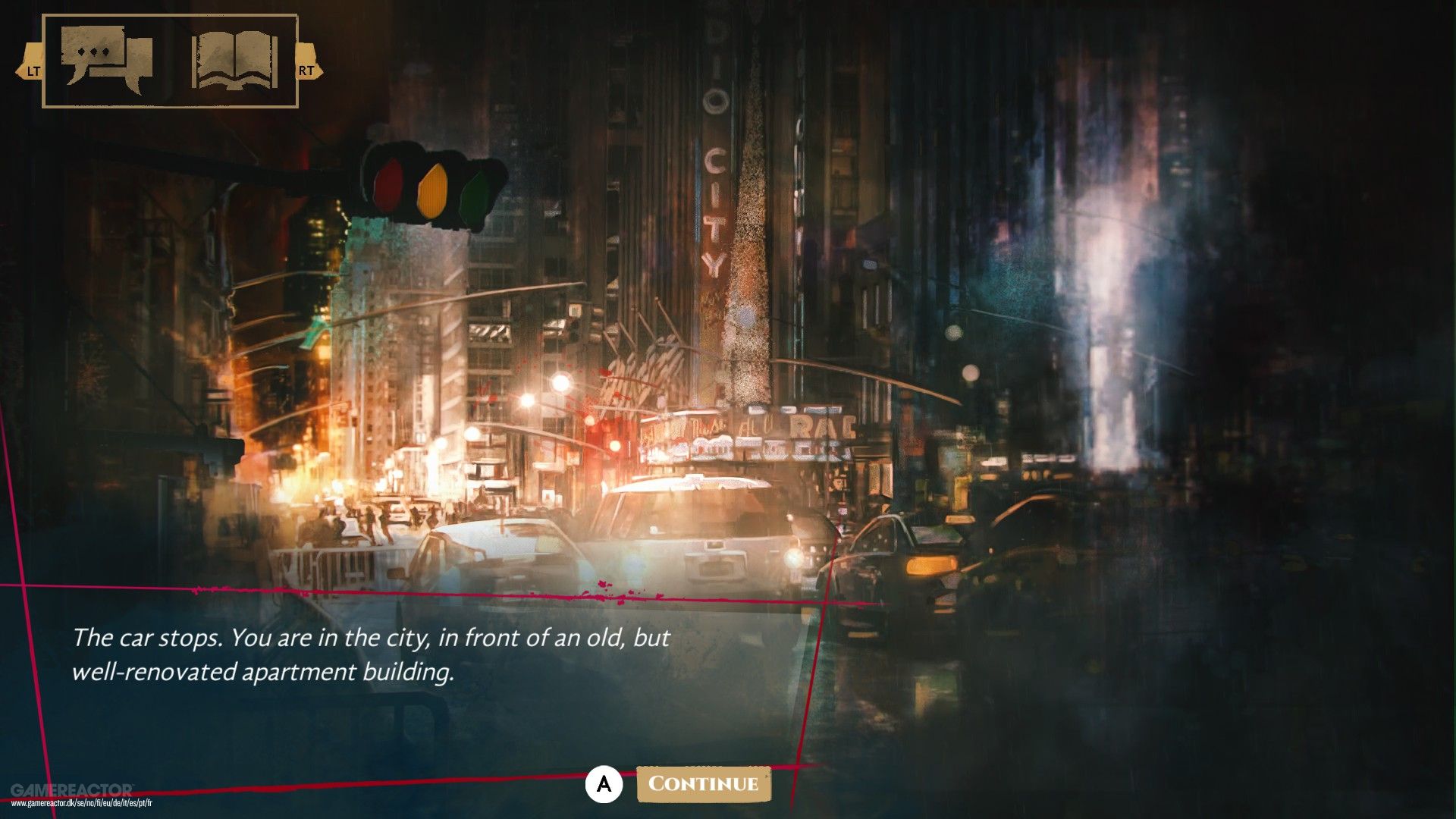
Task: Click the CONTINUE label text
Action: pos(704,786)
